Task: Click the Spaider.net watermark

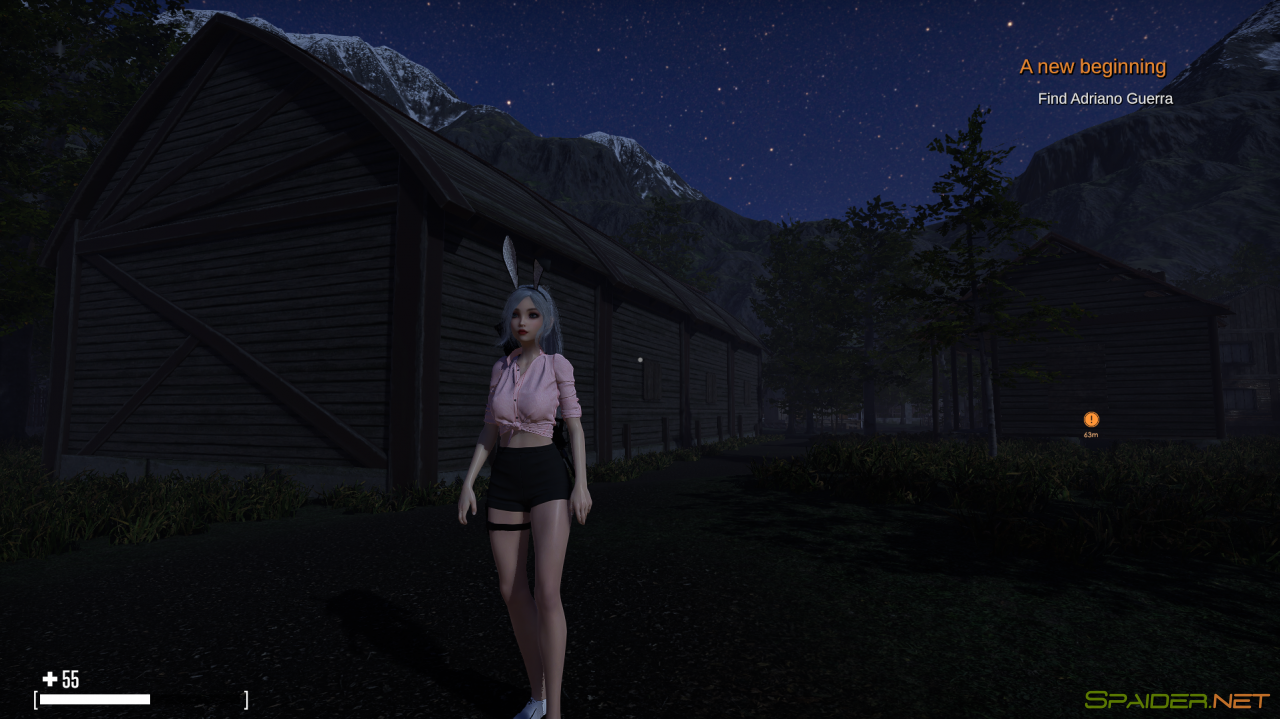Action: coord(1177,700)
